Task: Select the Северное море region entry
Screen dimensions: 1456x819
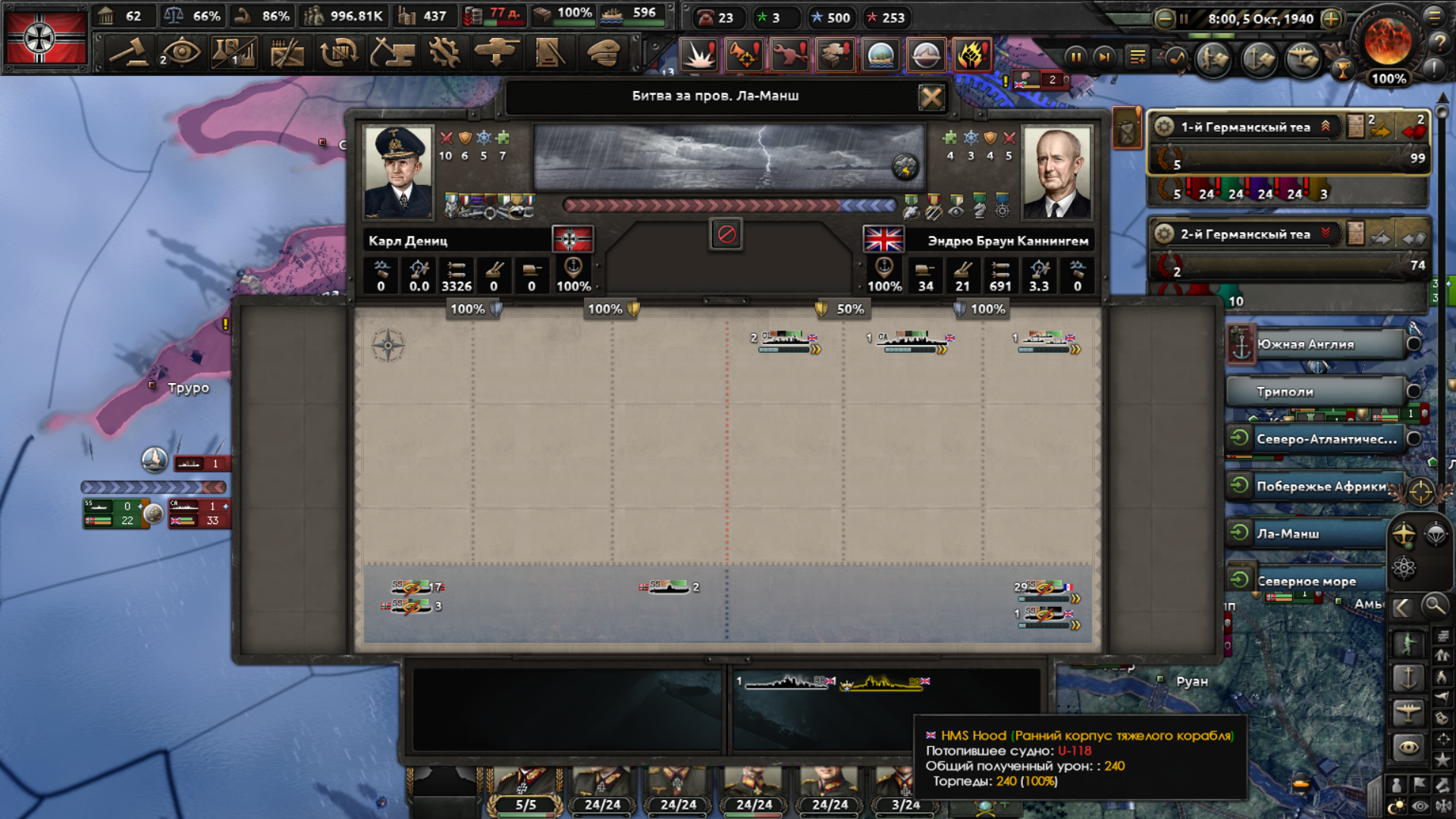Action: (1306, 582)
